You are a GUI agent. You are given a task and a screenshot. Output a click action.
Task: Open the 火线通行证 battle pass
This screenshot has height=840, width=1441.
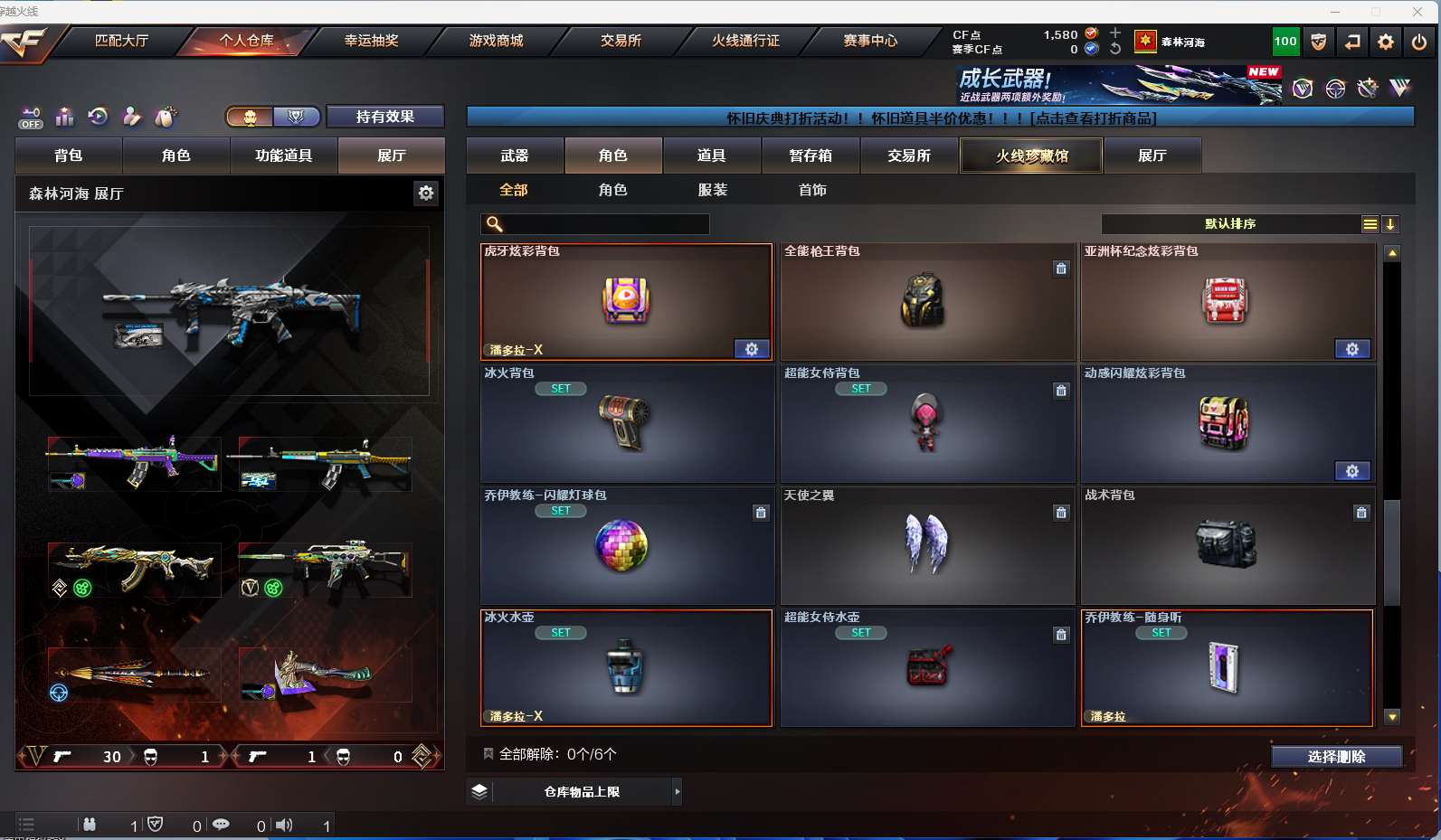point(745,41)
